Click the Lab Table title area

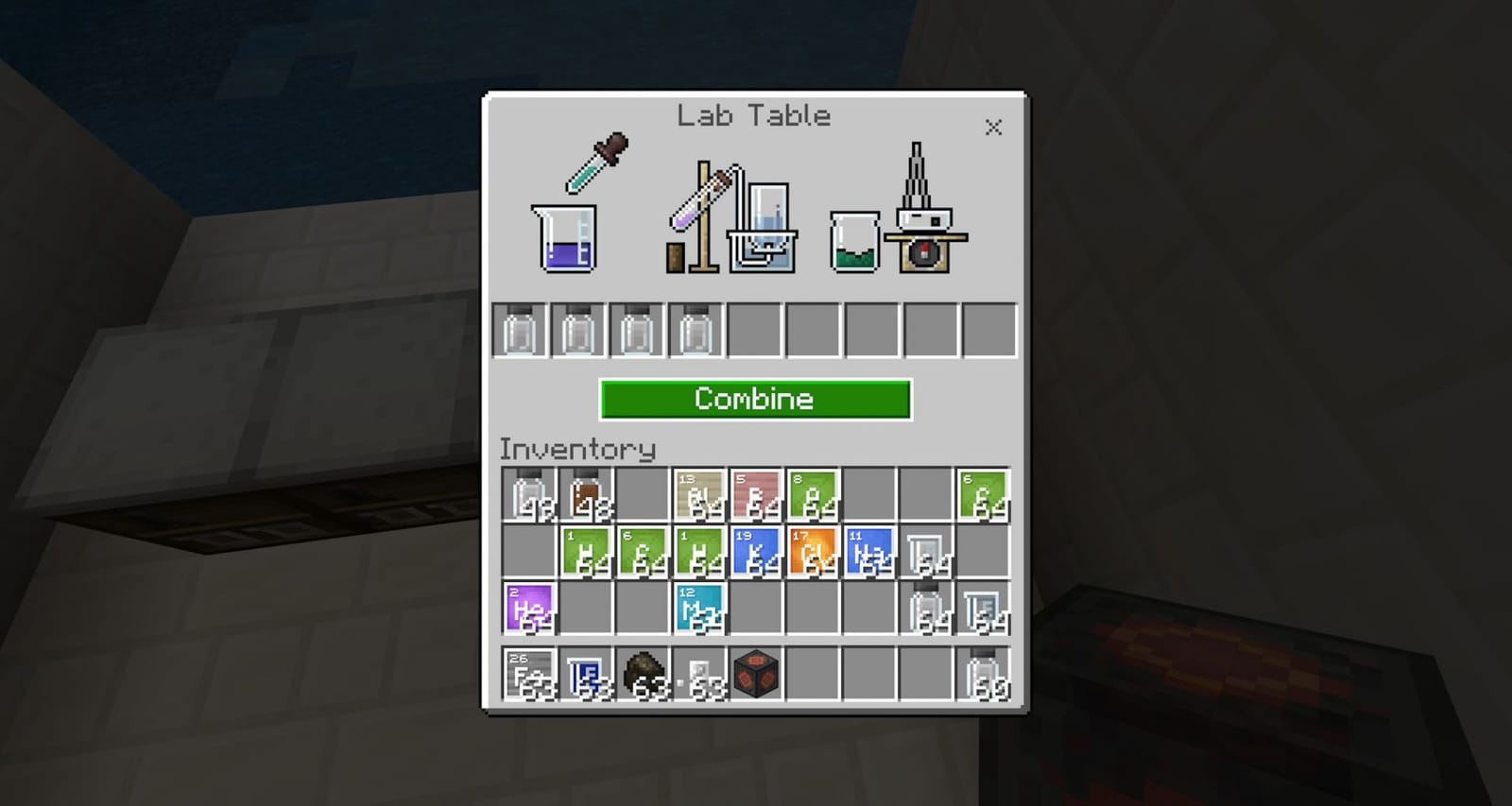753,115
